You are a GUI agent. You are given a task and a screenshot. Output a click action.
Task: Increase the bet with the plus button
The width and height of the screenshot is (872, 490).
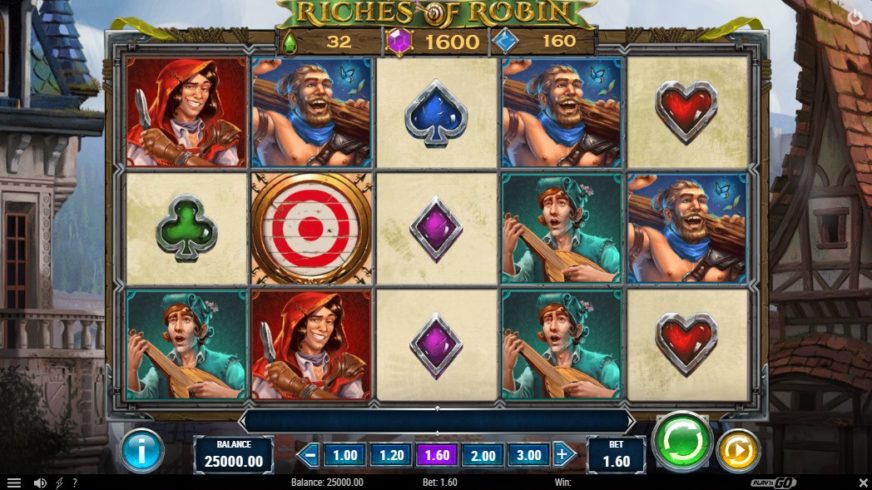pyautogui.click(x=564, y=455)
